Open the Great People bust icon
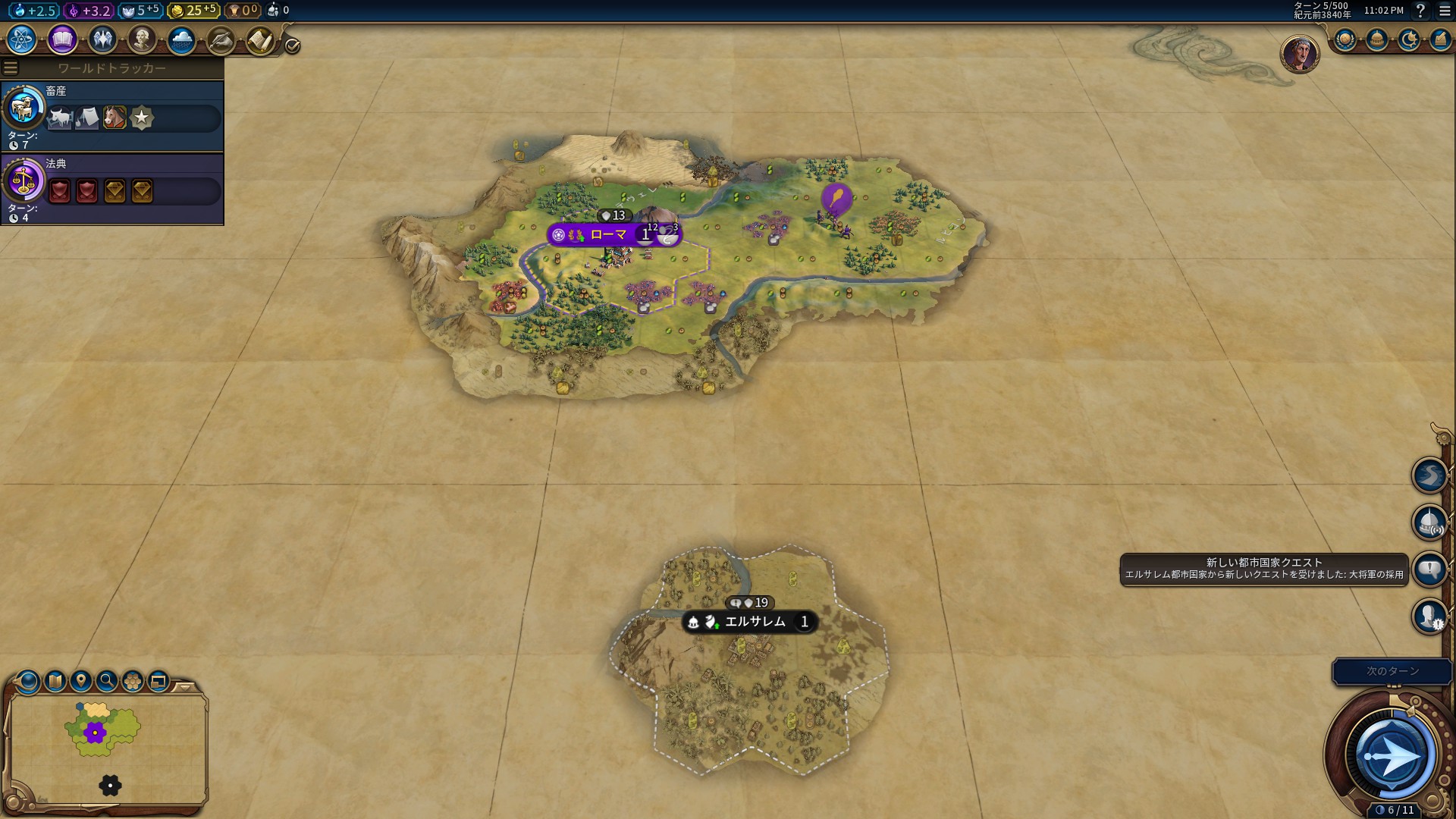This screenshot has width=1456, height=819. click(x=142, y=39)
